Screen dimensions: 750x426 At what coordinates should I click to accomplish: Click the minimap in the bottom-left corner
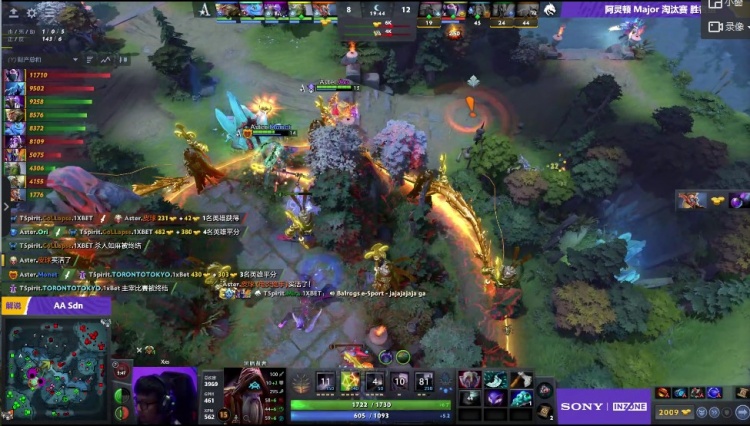(x=55, y=368)
